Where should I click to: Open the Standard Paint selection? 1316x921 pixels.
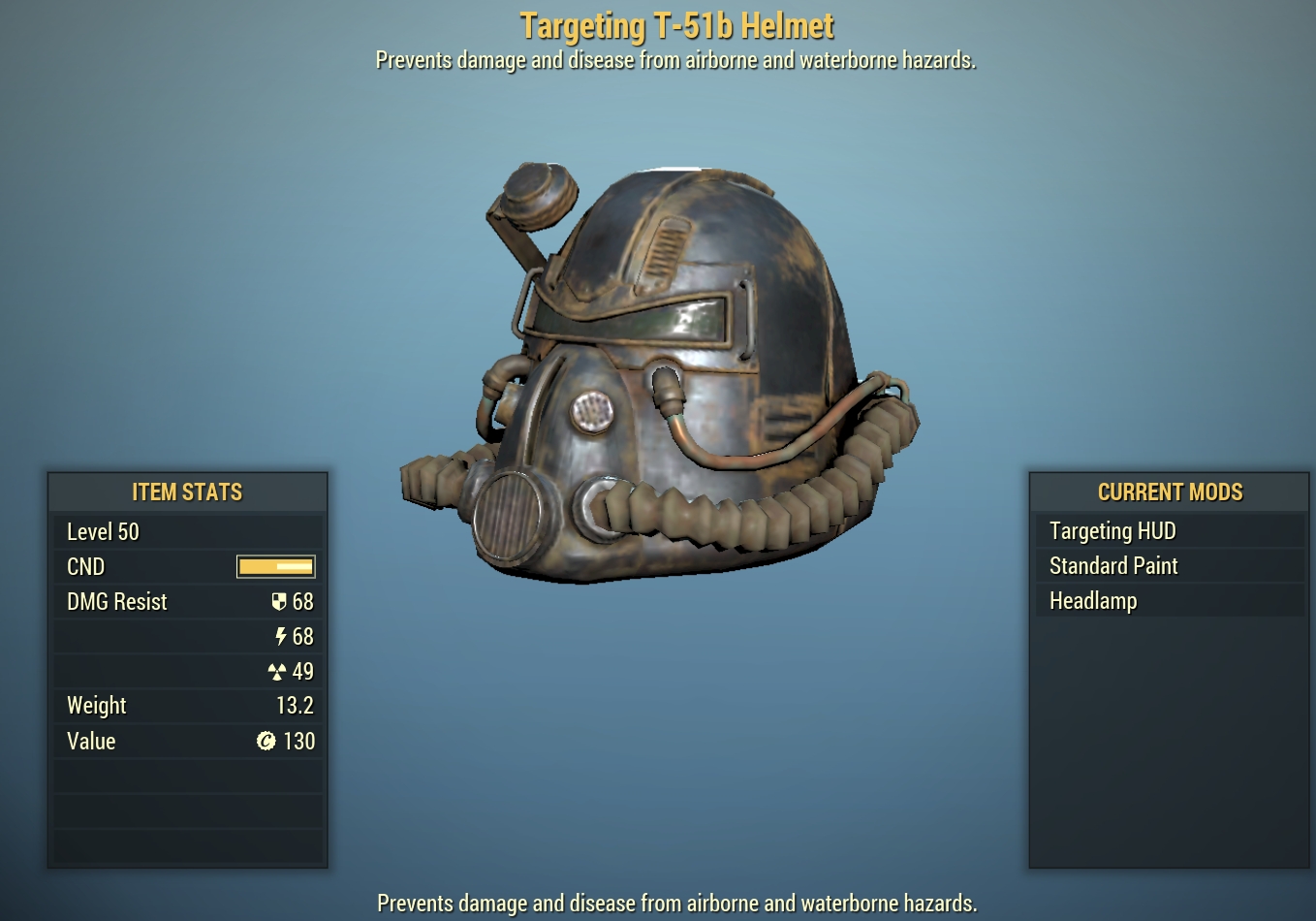click(1113, 565)
